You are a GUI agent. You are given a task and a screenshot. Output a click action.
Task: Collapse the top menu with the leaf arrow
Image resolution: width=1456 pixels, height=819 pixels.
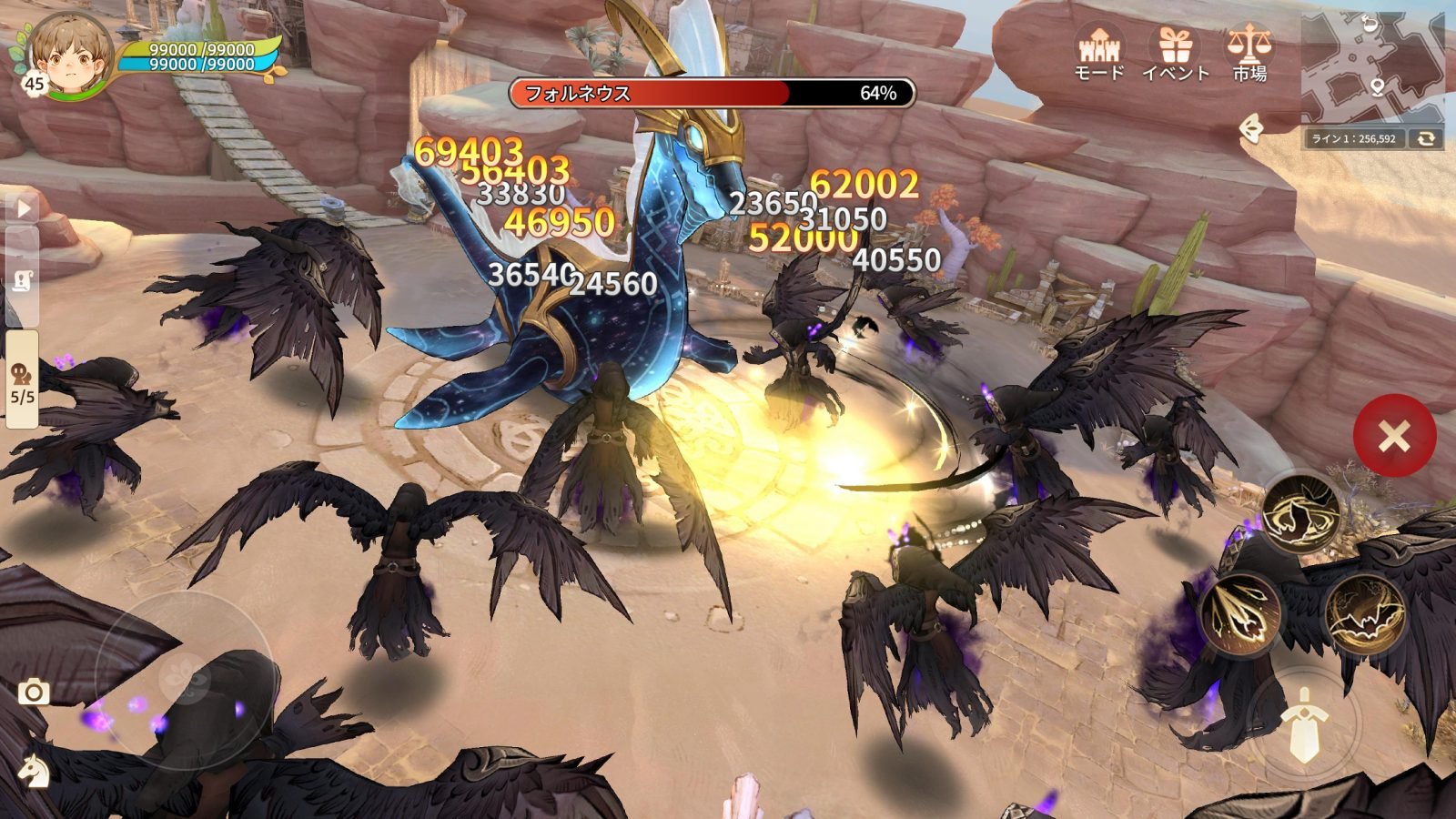tap(1252, 130)
